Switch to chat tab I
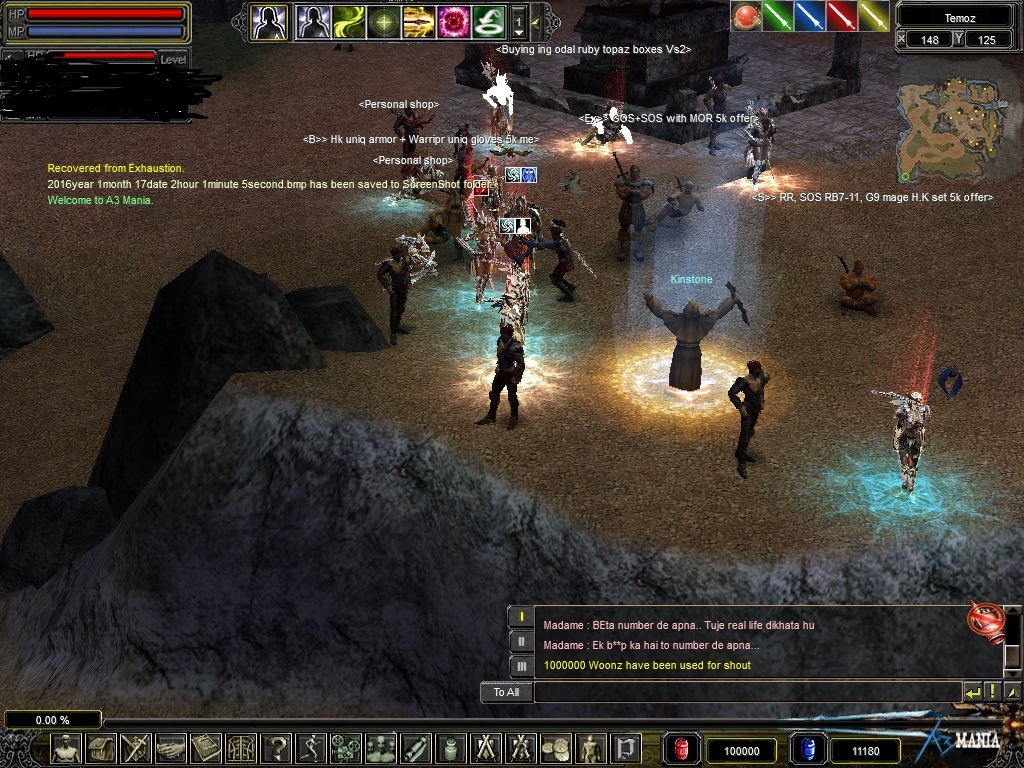The width and height of the screenshot is (1024, 768). [521, 617]
